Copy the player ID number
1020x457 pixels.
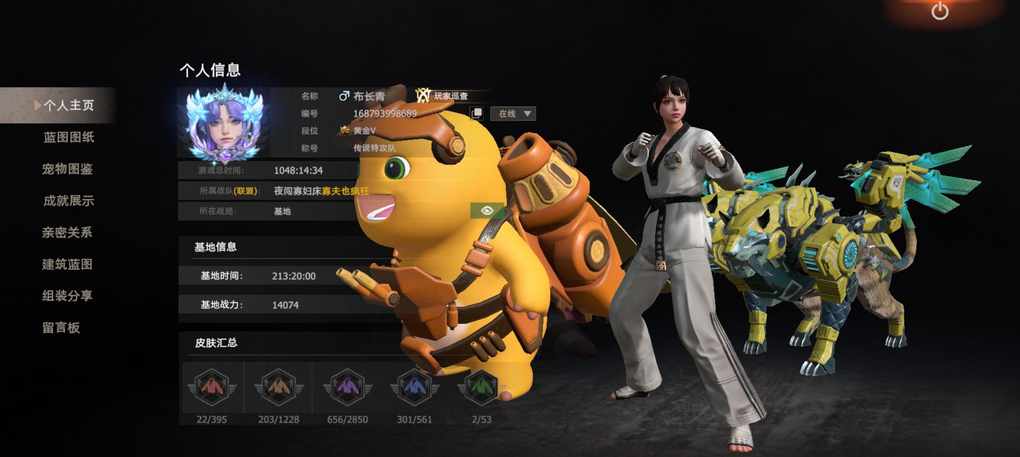pyautogui.click(x=477, y=114)
